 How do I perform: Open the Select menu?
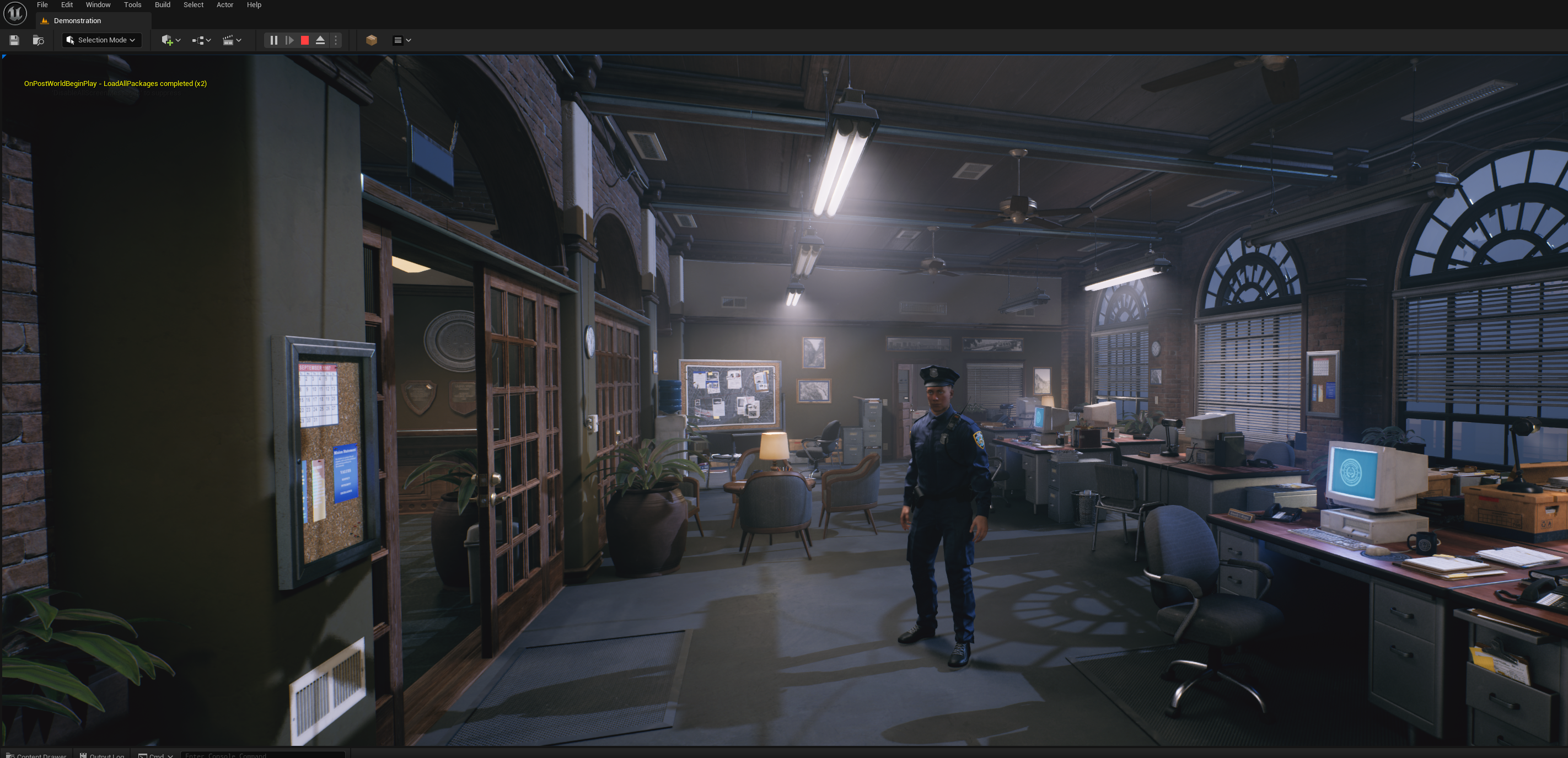(194, 5)
